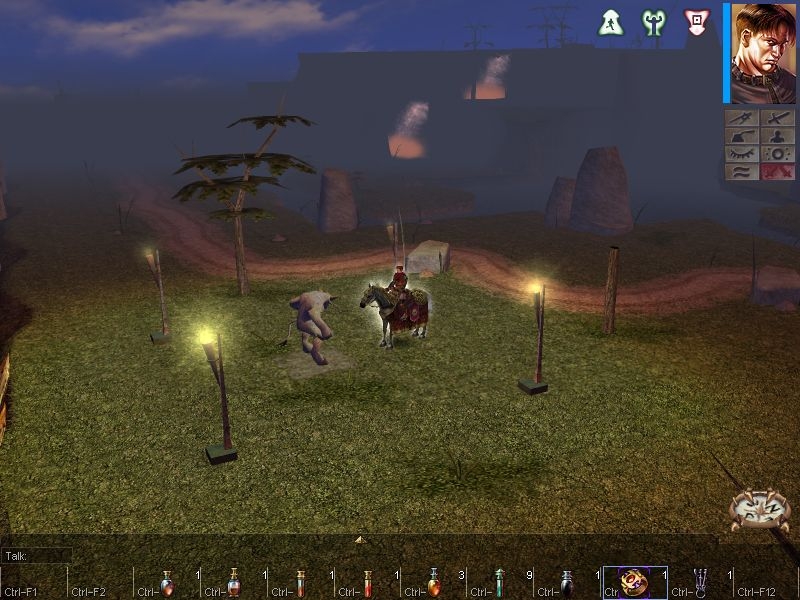
Task: Click the anvil icon button
Action: (742, 136)
